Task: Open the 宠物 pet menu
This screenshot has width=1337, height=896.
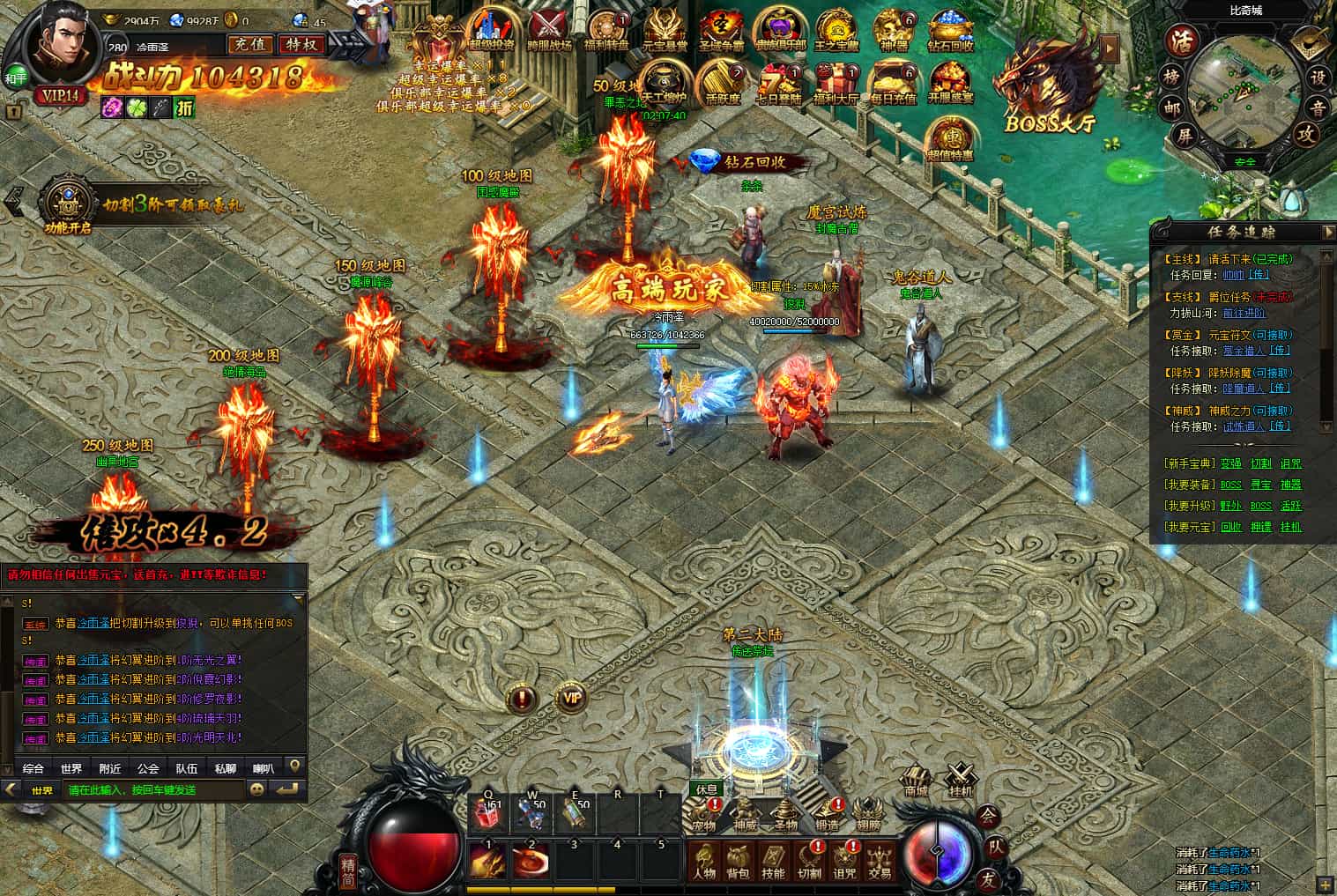Action: 703,816
